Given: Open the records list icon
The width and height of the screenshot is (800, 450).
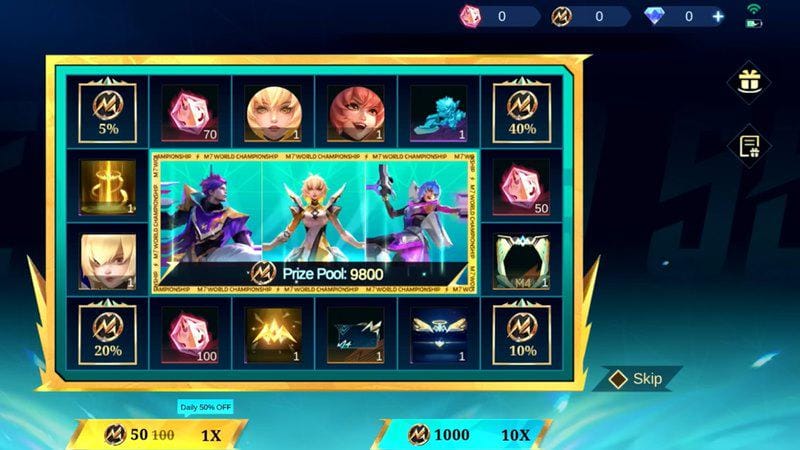Looking at the screenshot, I should 747,146.
